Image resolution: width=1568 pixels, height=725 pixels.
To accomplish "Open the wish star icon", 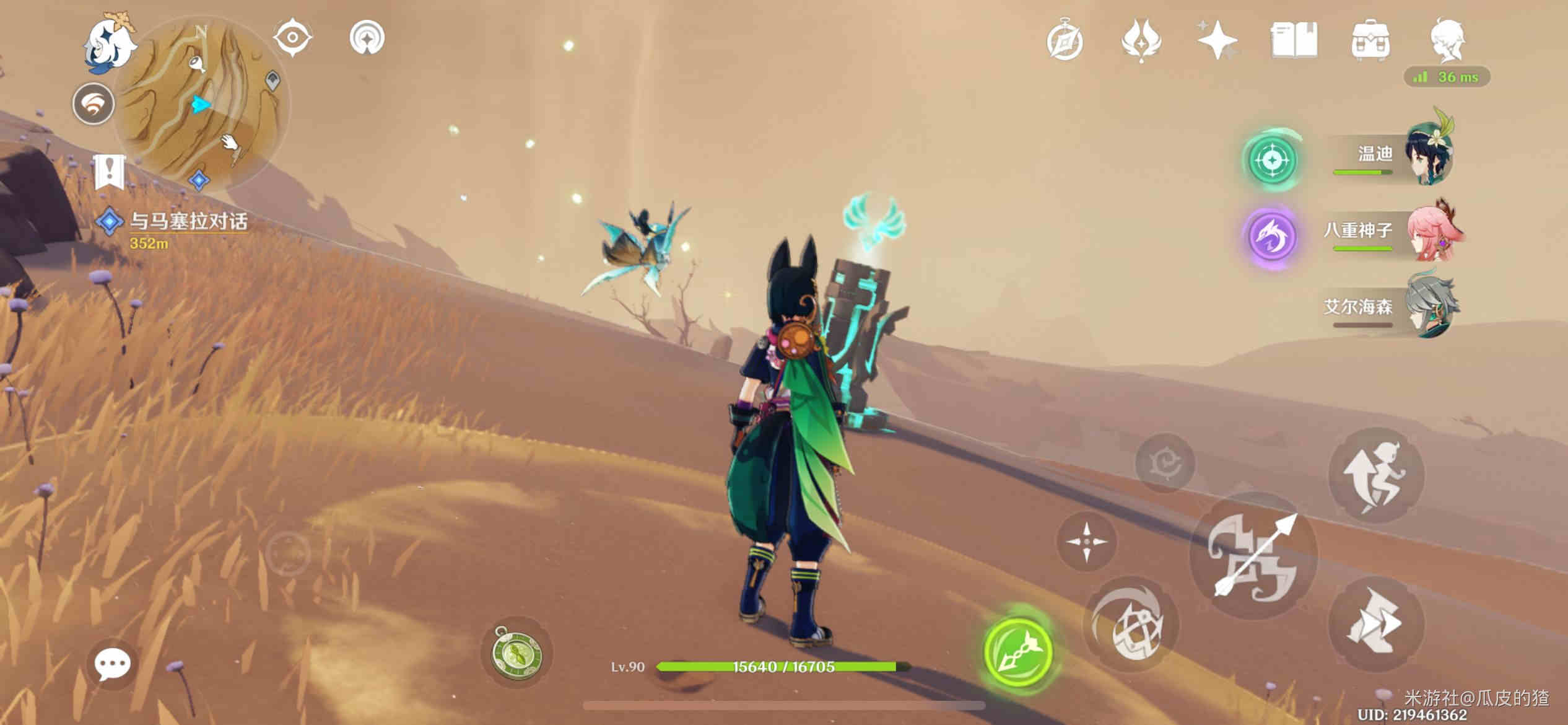I will click(1217, 41).
